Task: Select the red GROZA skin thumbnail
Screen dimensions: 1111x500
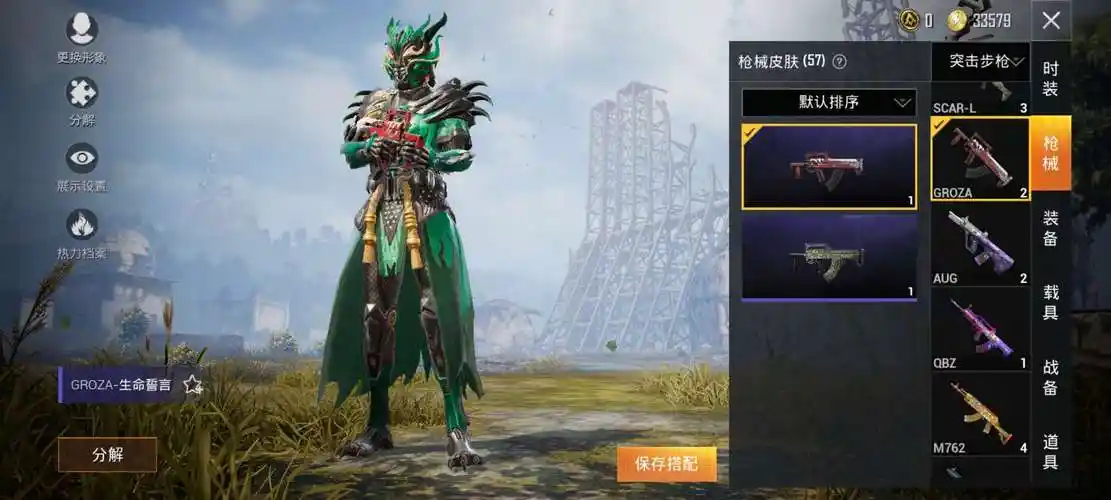Action: (829, 166)
